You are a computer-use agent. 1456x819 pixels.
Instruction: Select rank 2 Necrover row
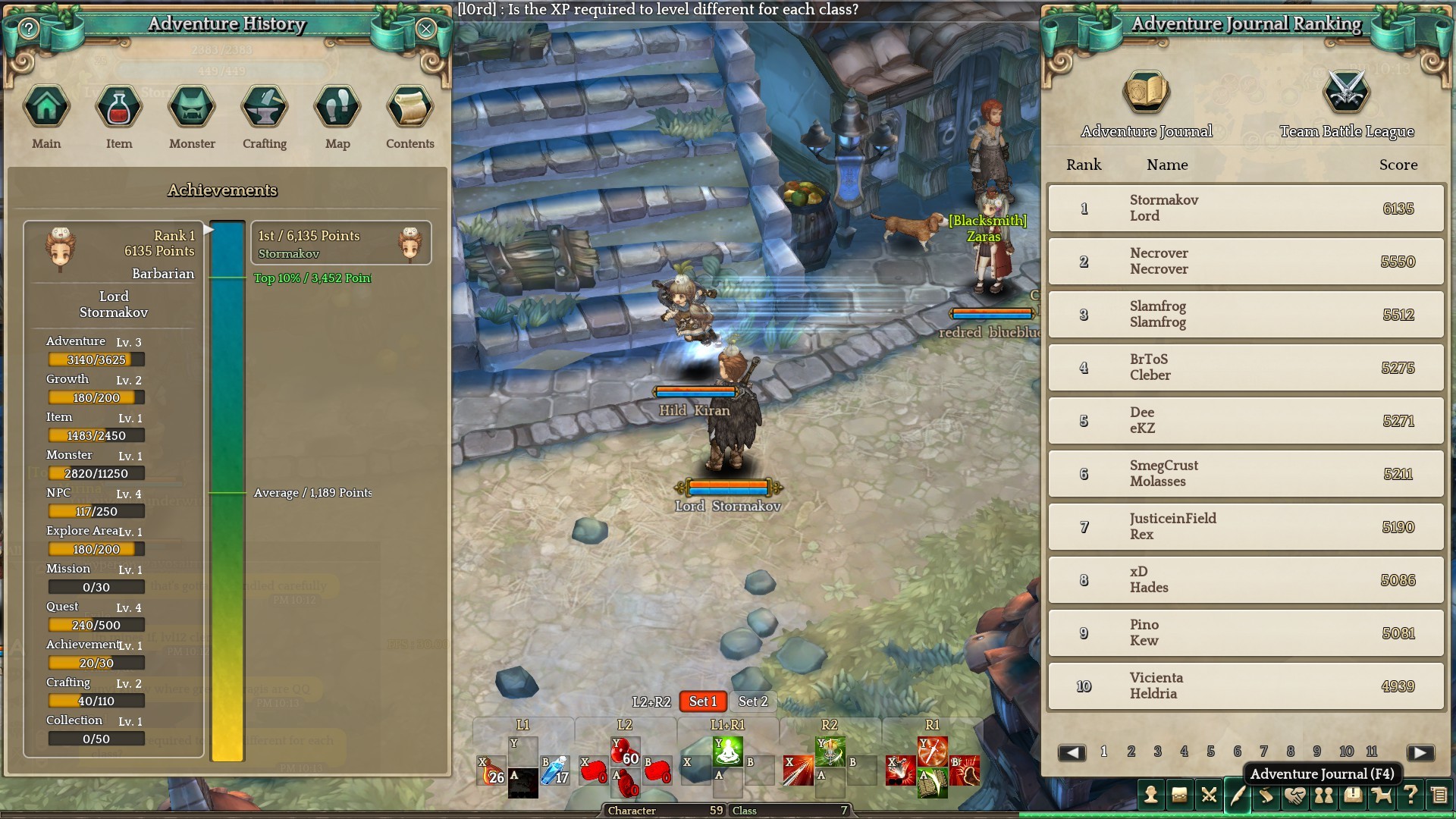tap(1246, 262)
